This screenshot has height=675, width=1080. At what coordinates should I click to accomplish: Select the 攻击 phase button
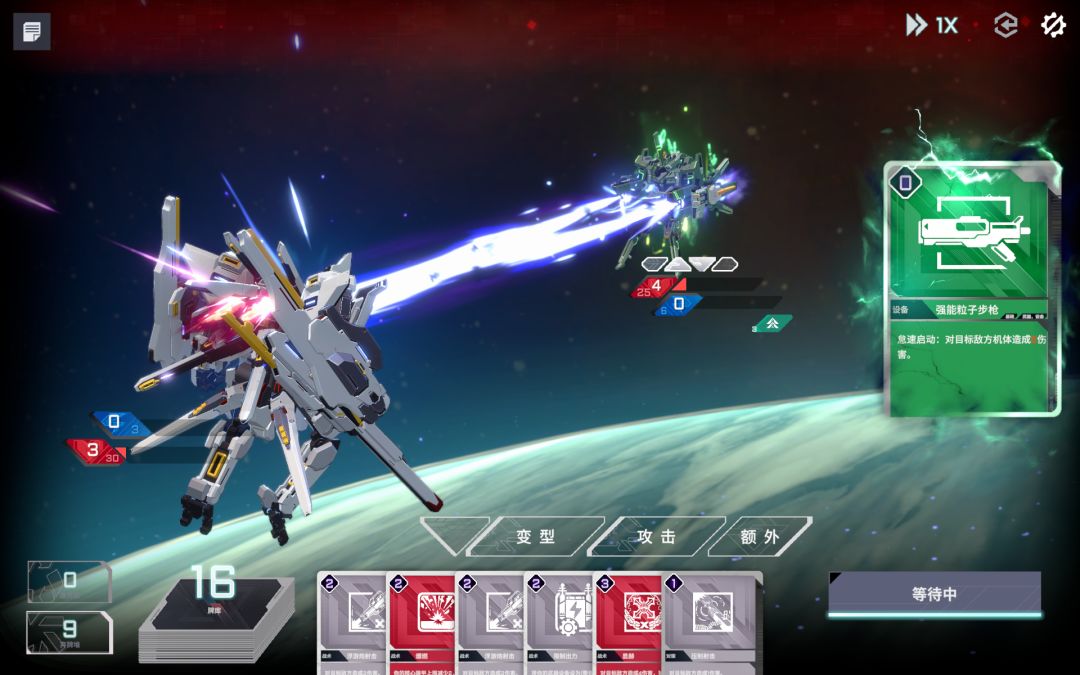tap(656, 536)
